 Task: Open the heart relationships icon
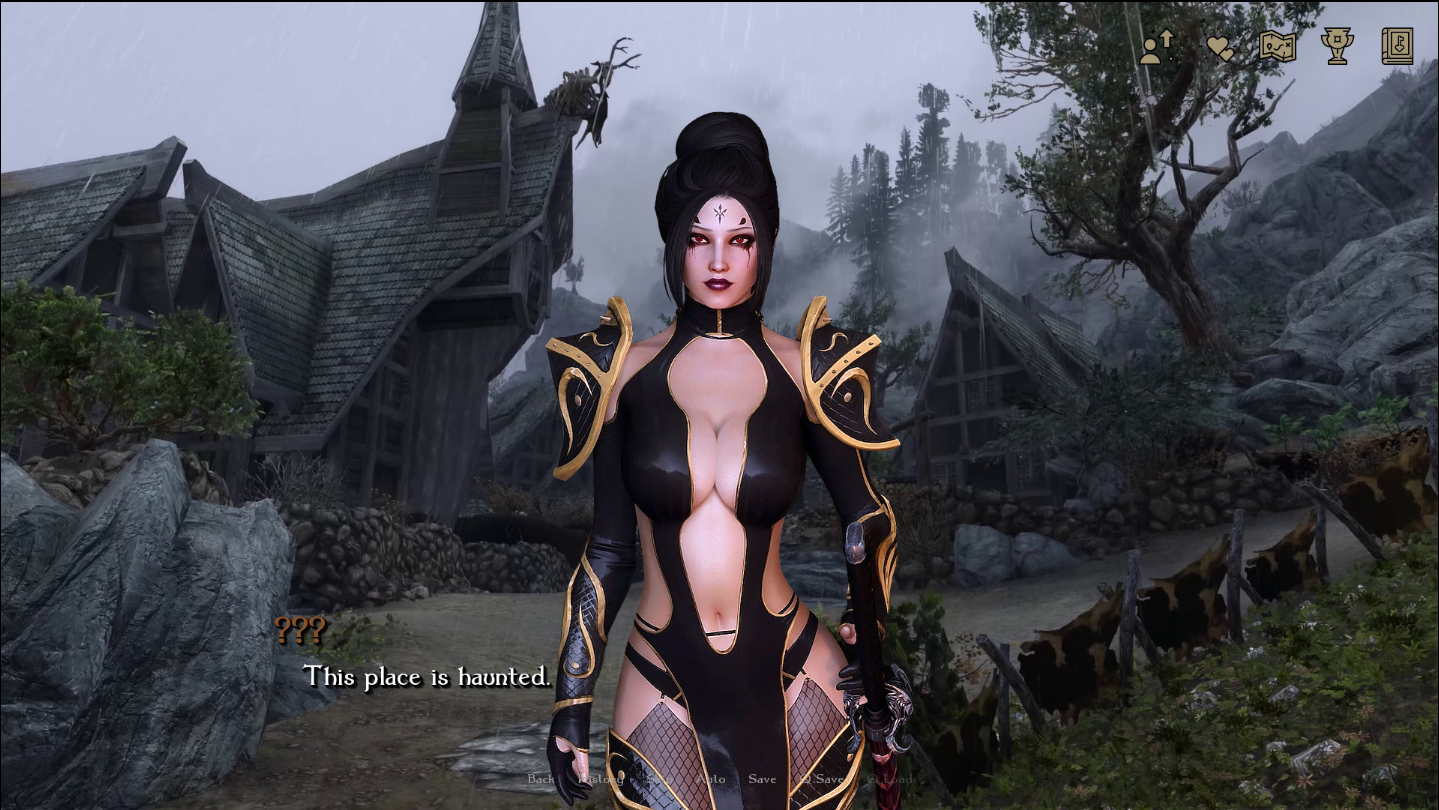point(1219,47)
